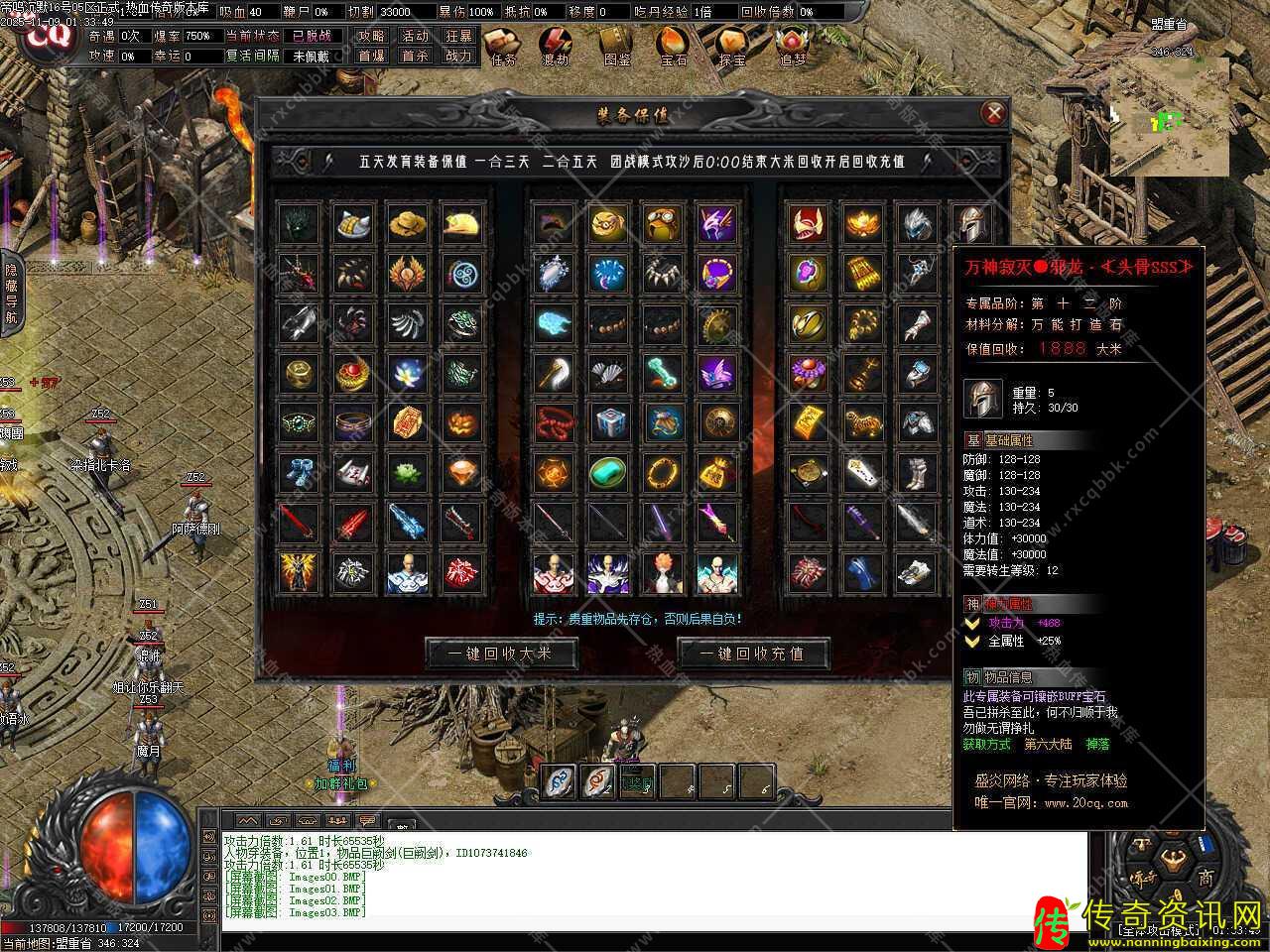
Task: Click the 首爆 button
Action: click(372, 57)
